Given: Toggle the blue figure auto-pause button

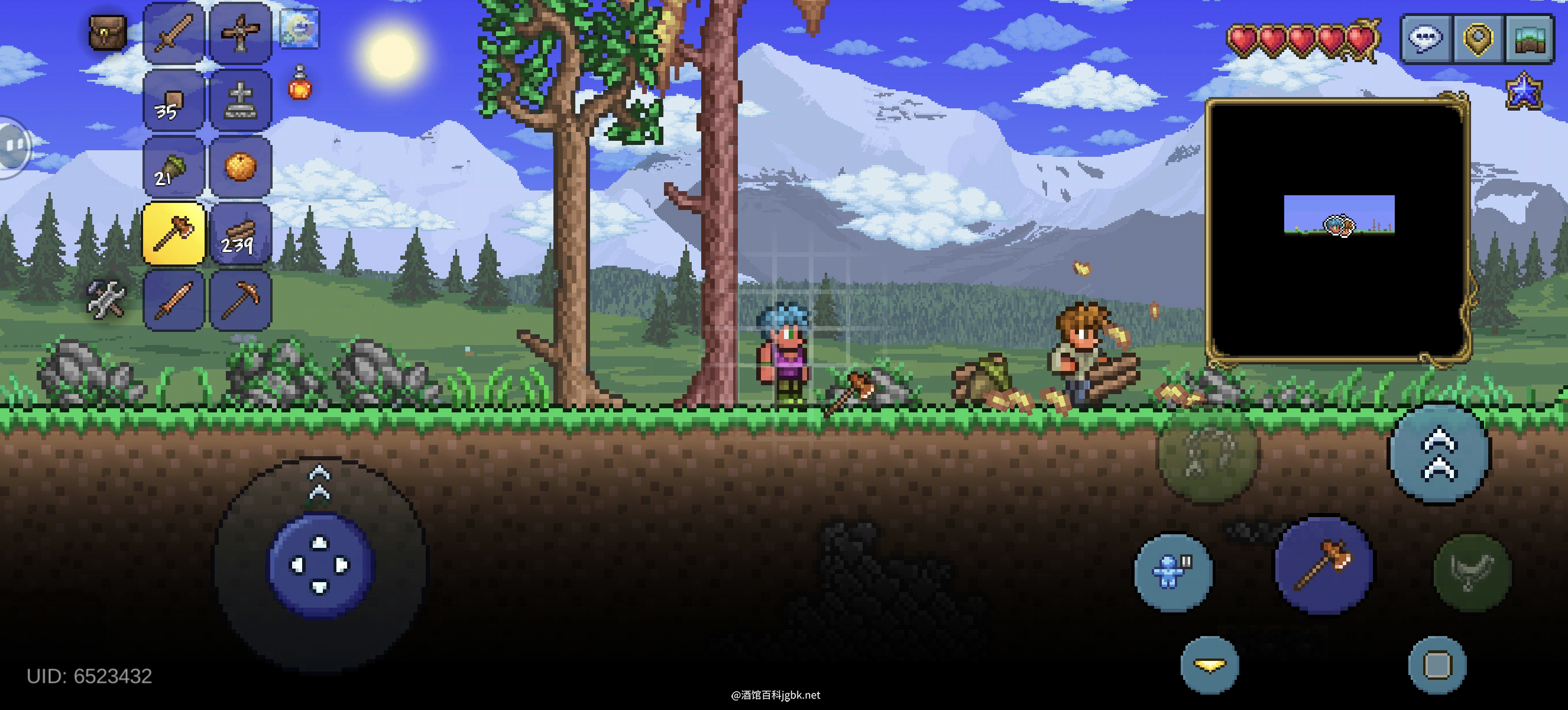Looking at the screenshot, I should click(1173, 571).
